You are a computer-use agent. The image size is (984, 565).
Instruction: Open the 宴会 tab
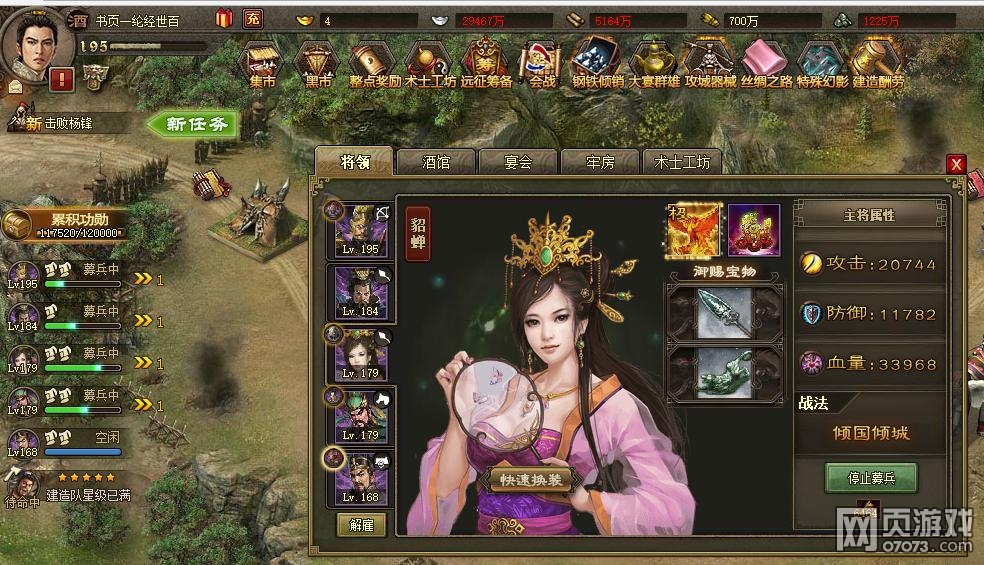point(518,161)
